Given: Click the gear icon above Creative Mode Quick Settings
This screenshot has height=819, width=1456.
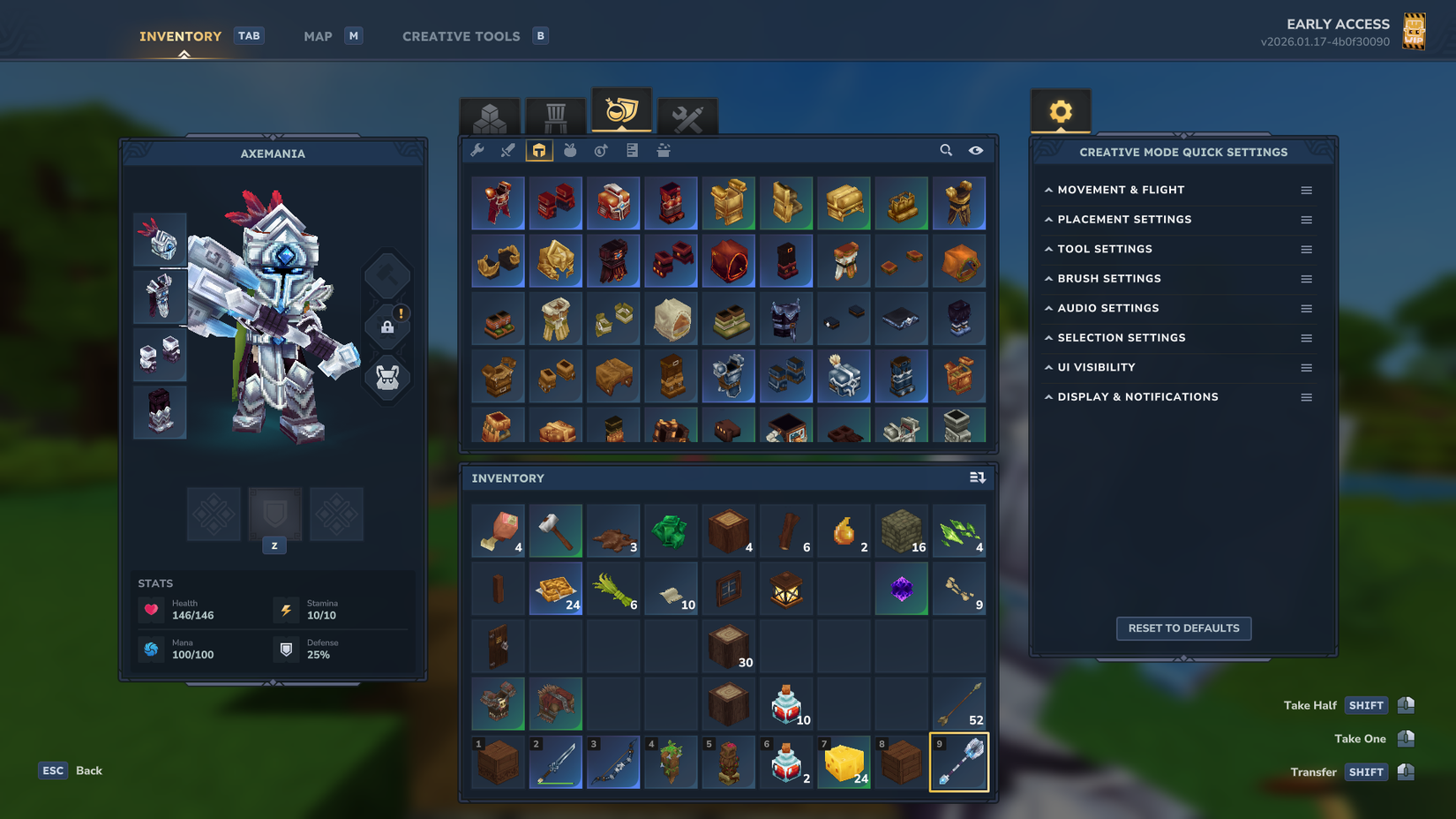Looking at the screenshot, I should (x=1060, y=111).
